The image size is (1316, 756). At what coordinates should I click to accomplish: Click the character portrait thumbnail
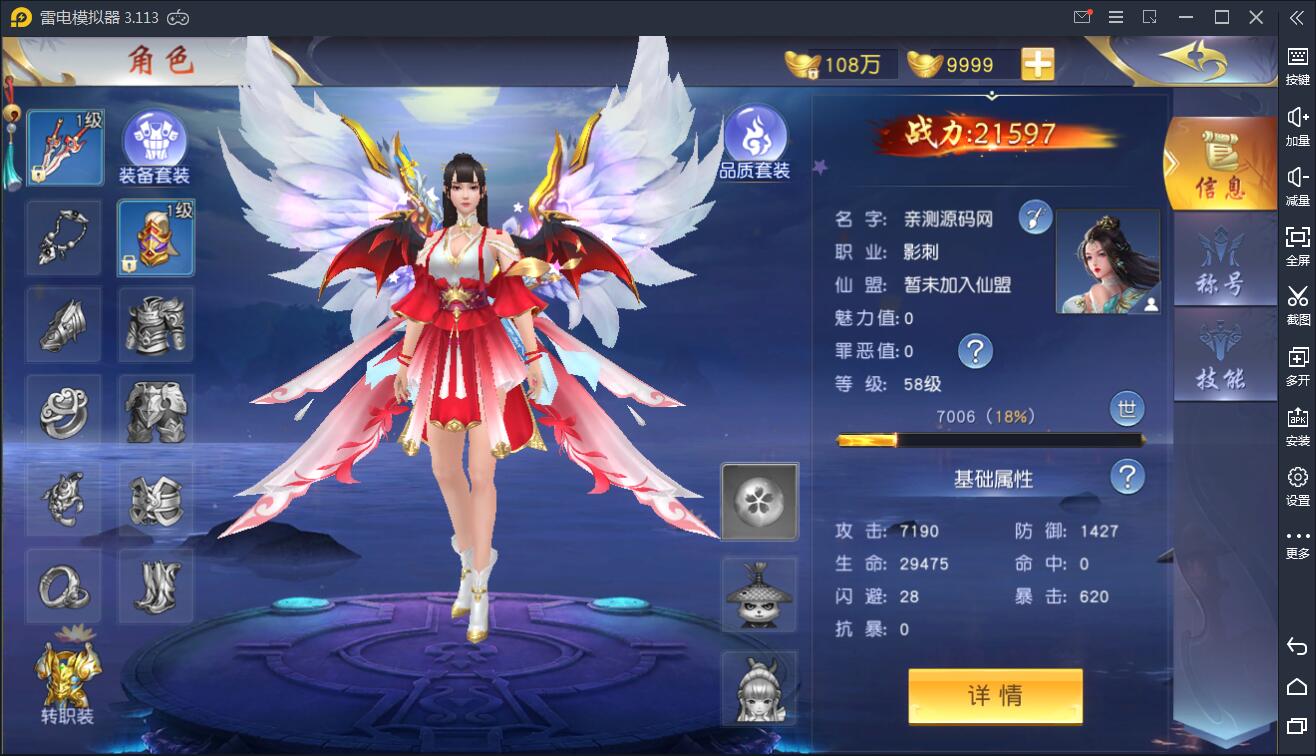(1107, 259)
